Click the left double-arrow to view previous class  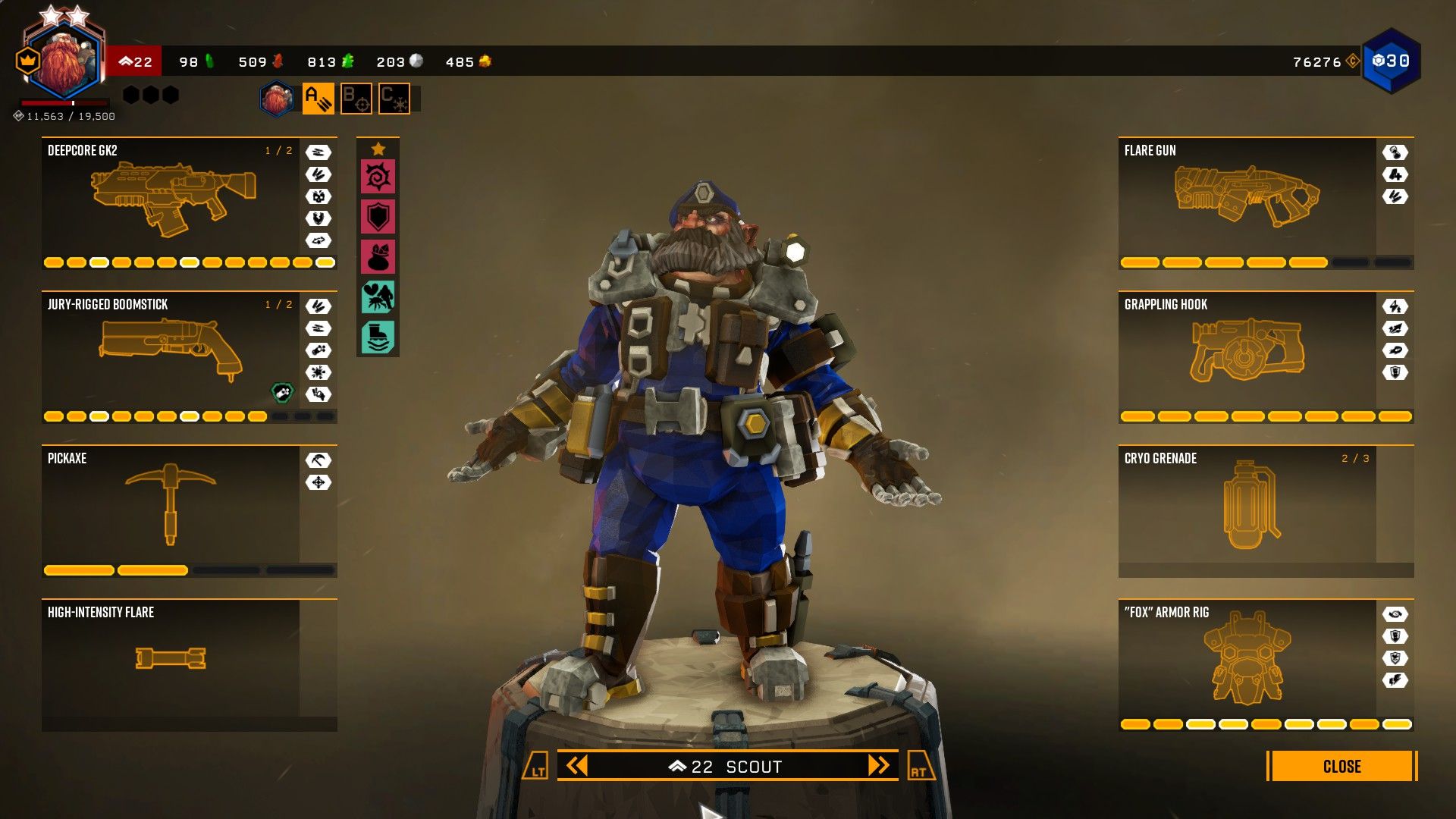[x=579, y=766]
